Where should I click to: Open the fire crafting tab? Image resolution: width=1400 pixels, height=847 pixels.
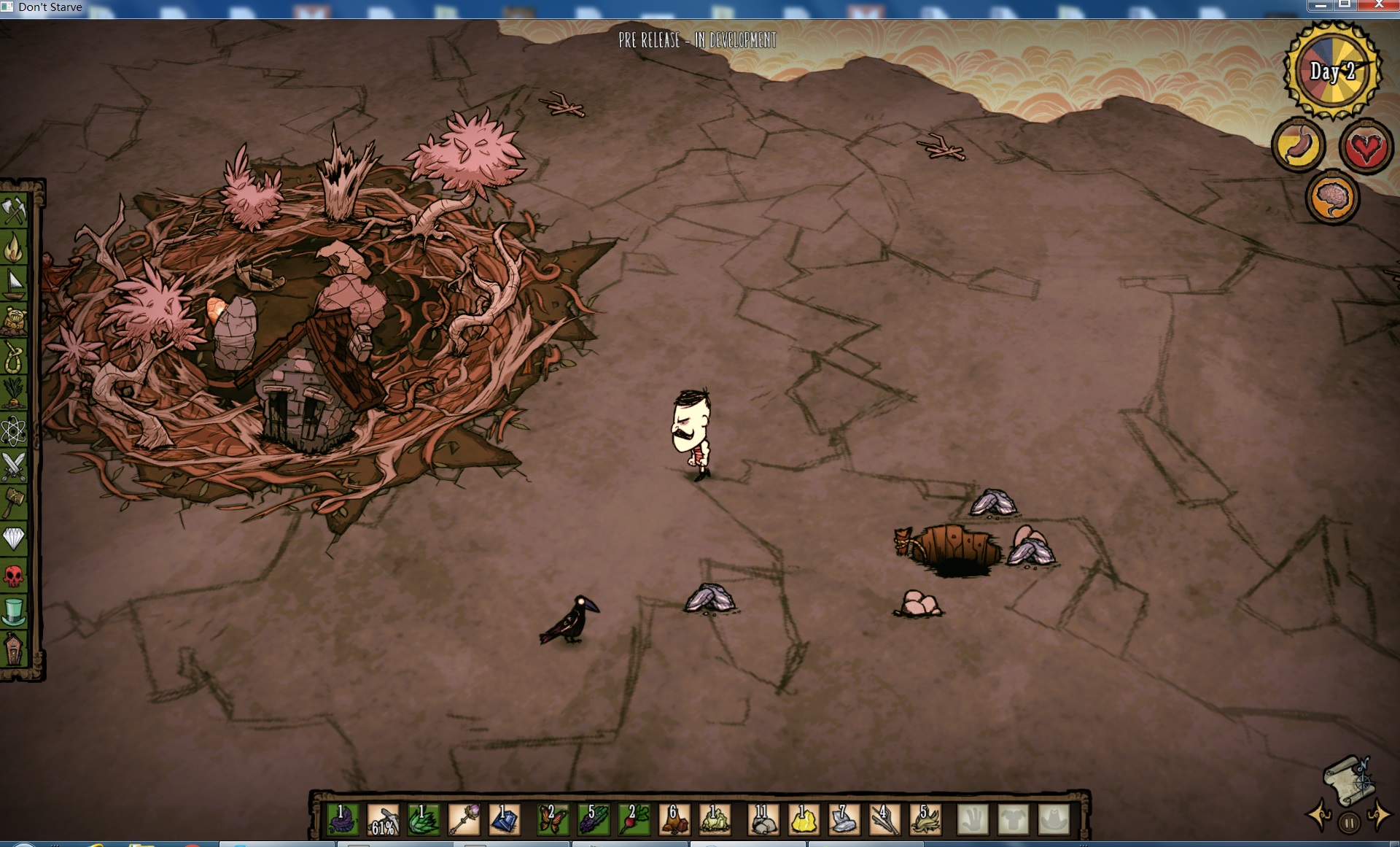pos(14,248)
